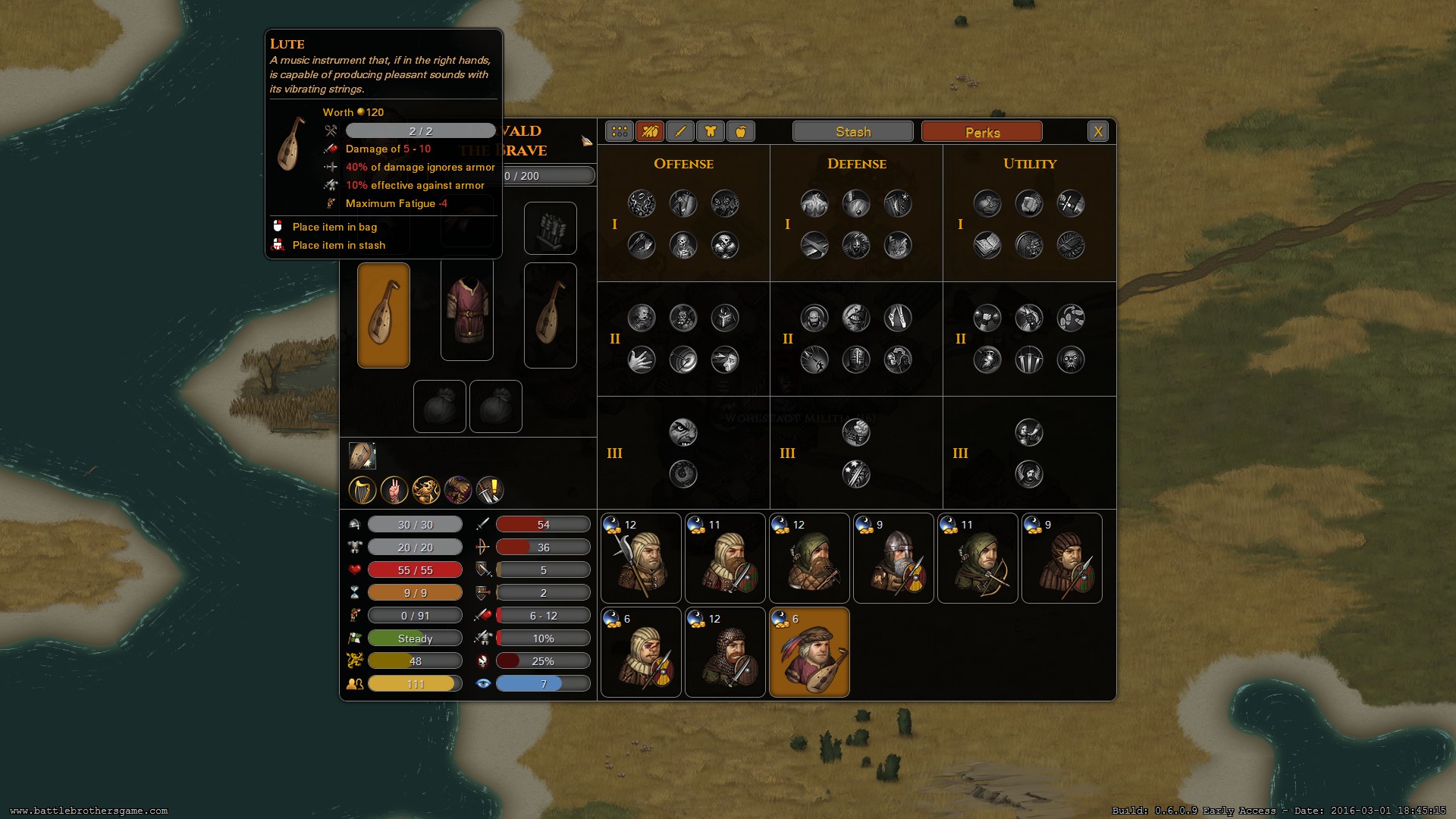The height and width of the screenshot is (819, 1456).
Task: Select the minstrel holding a lute
Action: pyautogui.click(x=809, y=652)
